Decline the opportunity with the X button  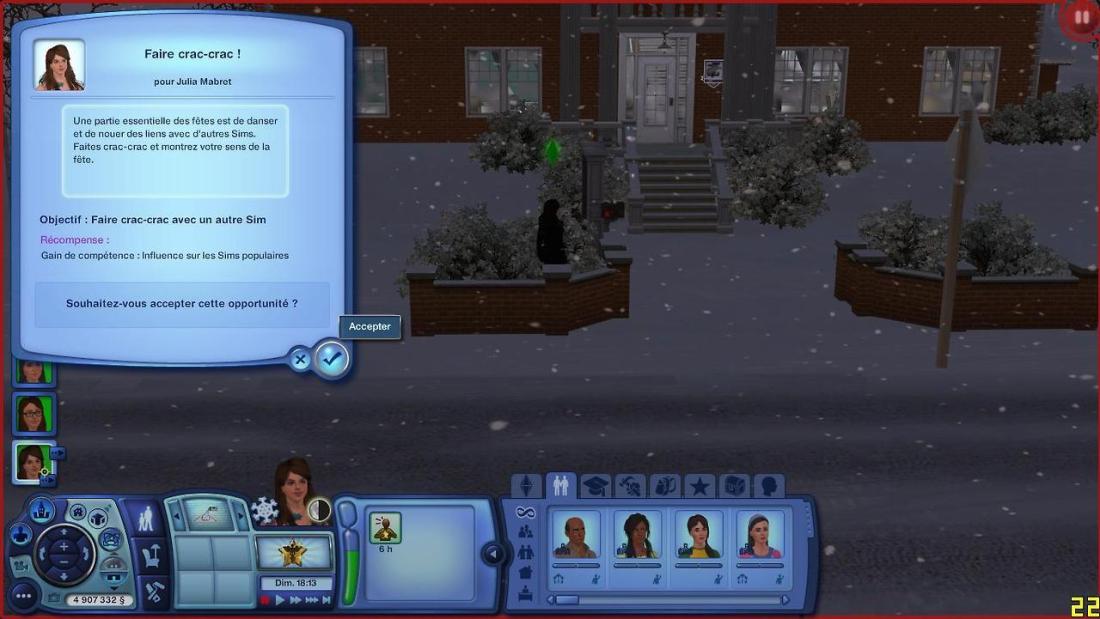tap(300, 360)
